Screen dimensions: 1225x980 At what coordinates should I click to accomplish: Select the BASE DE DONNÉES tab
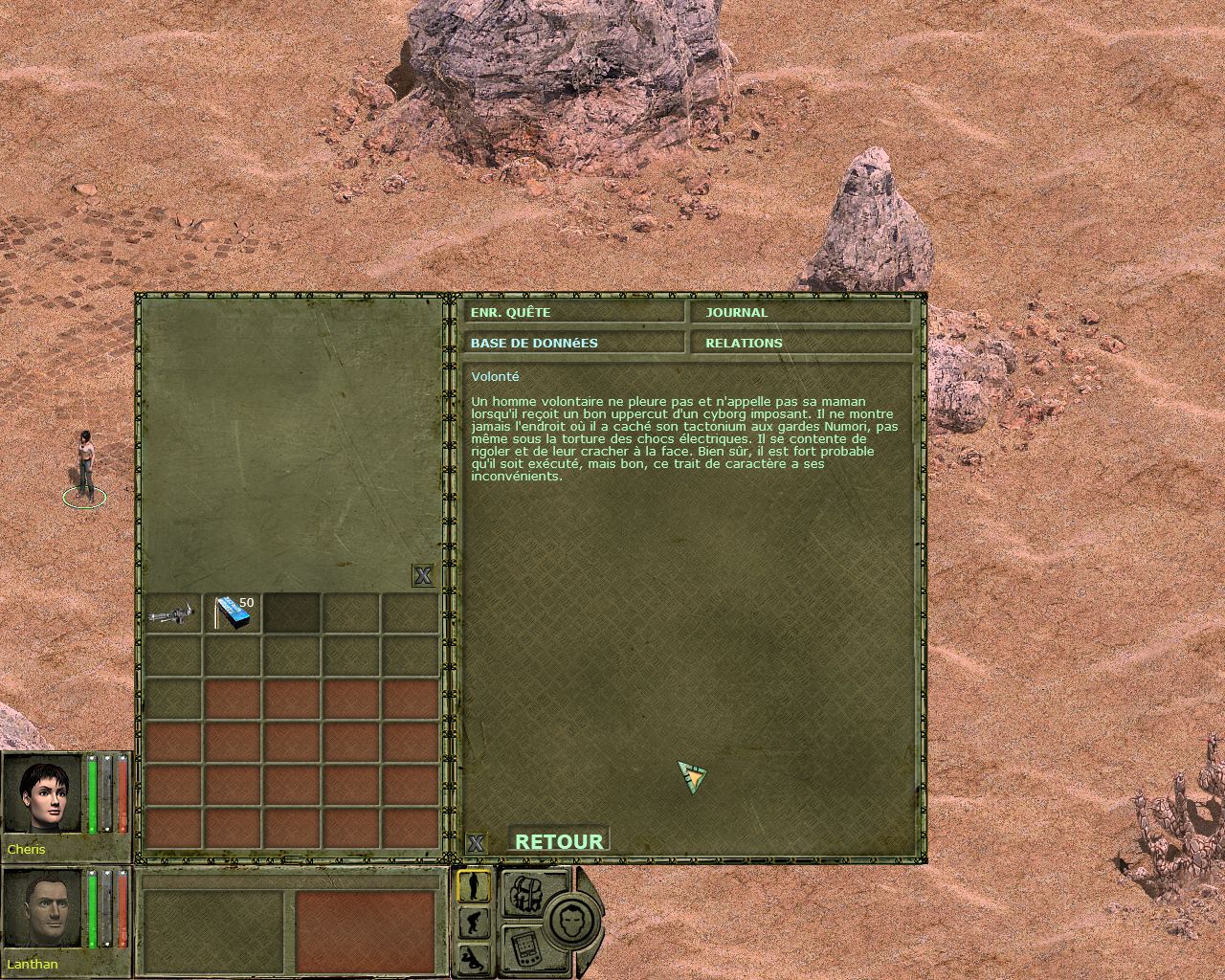[x=574, y=343]
